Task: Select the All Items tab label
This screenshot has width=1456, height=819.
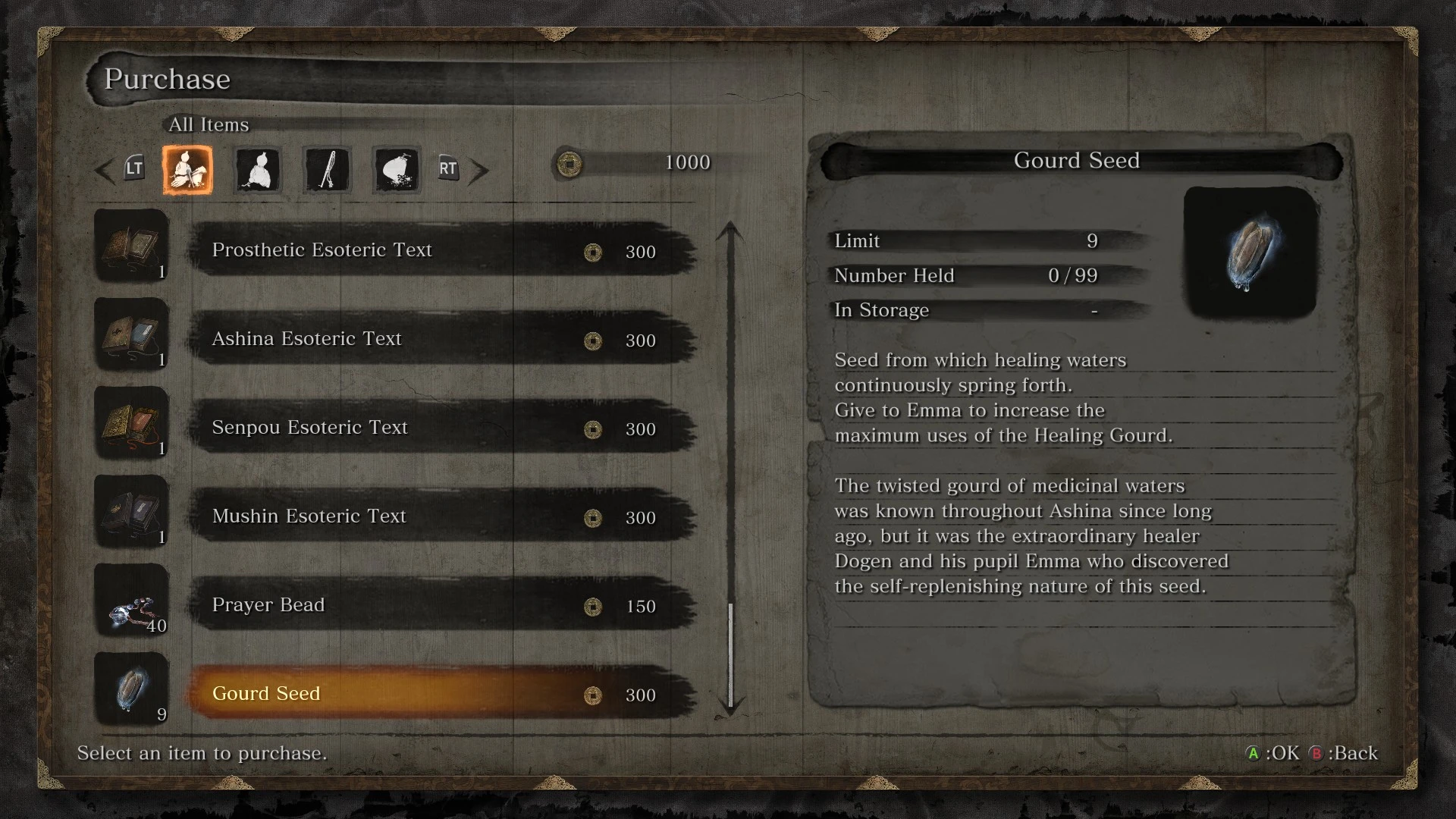Action: coord(208,124)
